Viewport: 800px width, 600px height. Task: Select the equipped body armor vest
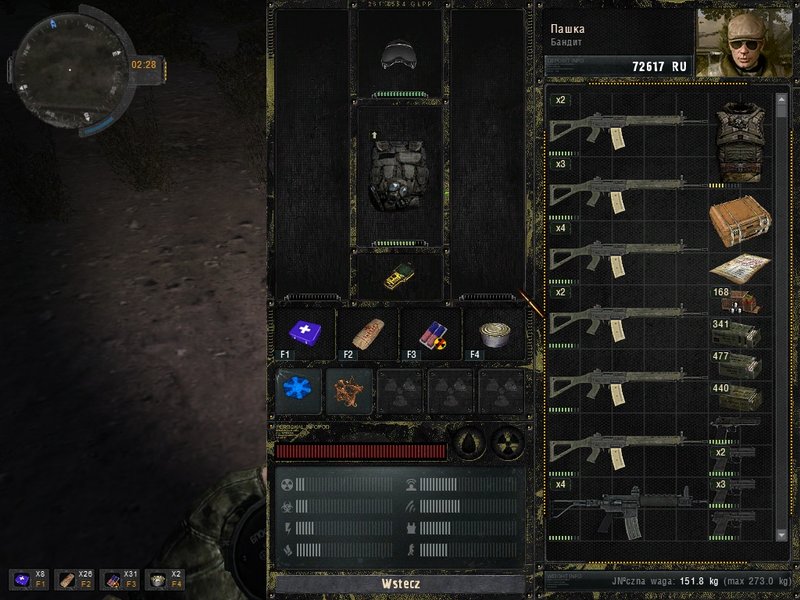(x=399, y=173)
